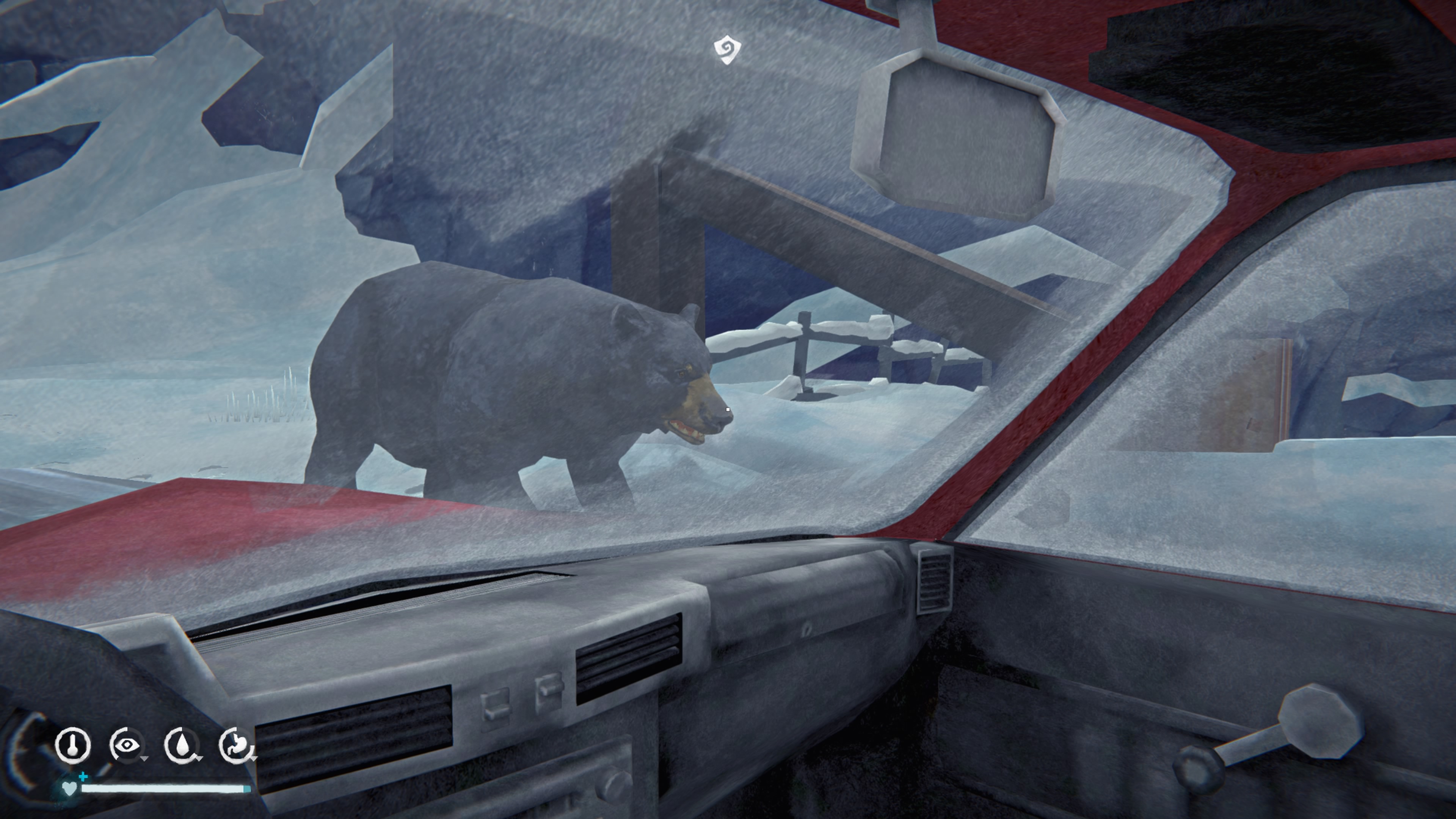Viewport: 1456px width, 819px height.
Task: Click the warmth thermometer status icon
Action: (x=73, y=745)
